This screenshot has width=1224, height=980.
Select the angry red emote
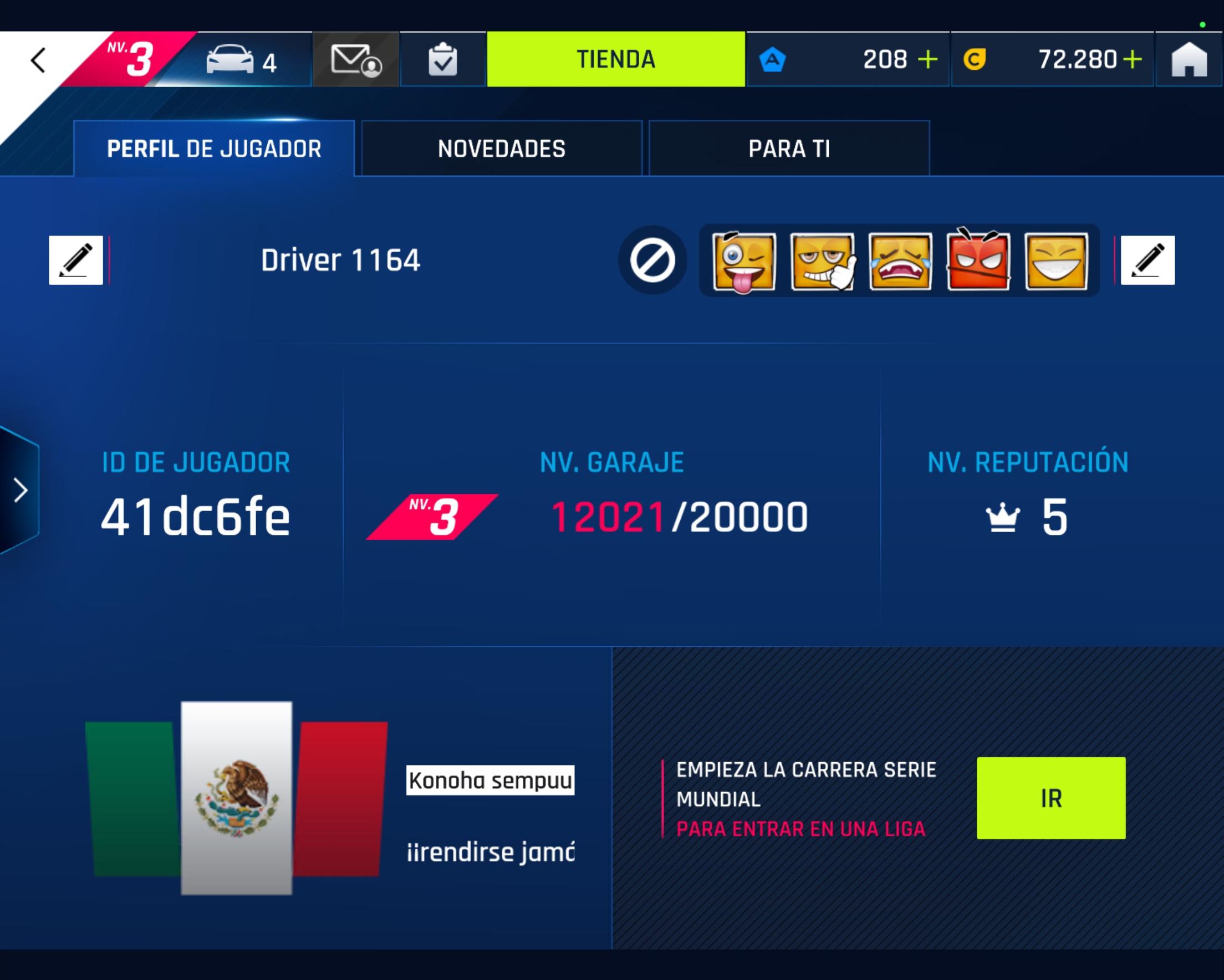(x=978, y=261)
